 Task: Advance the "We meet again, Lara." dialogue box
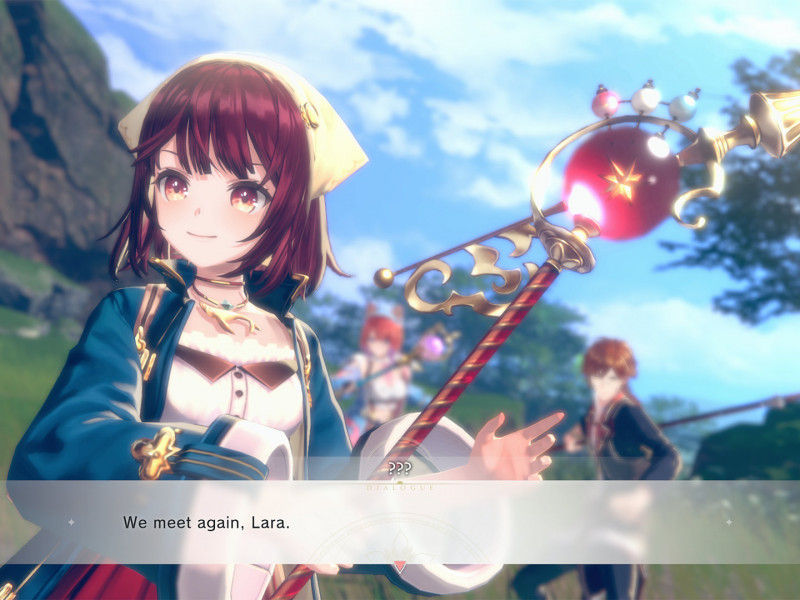click(x=400, y=522)
